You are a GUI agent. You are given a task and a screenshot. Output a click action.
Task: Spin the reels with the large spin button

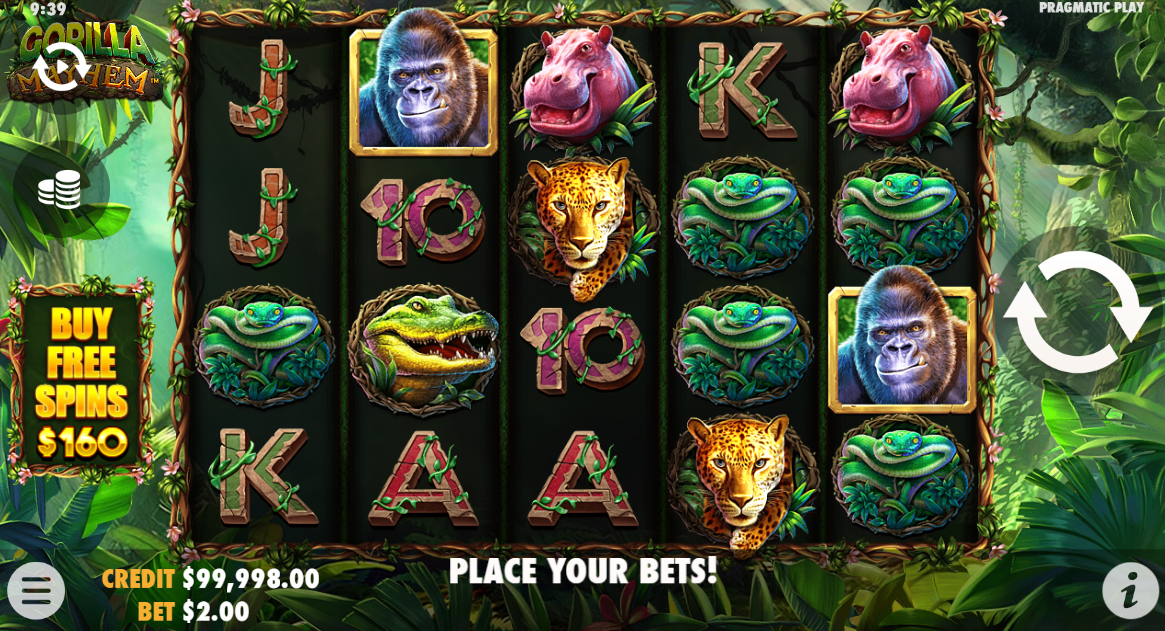pyautogui.click(x=1077, y=312)
